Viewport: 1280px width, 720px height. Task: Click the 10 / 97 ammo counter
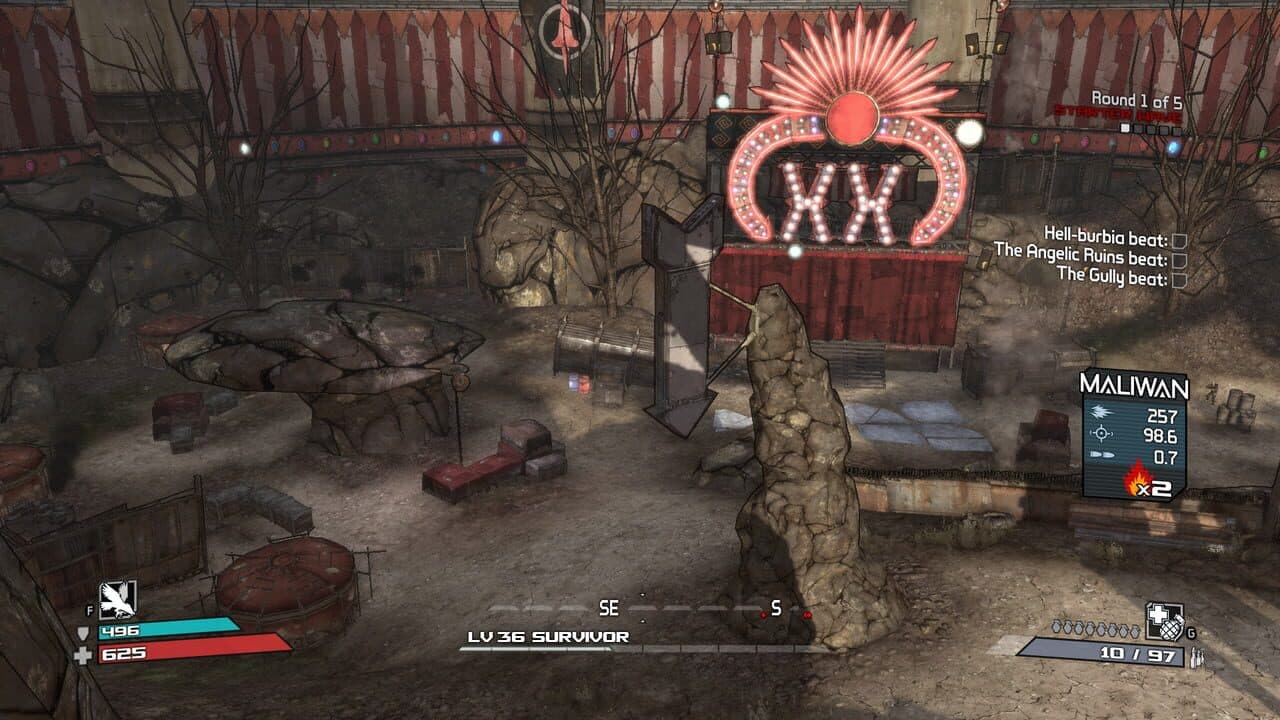click(1138, 654)
